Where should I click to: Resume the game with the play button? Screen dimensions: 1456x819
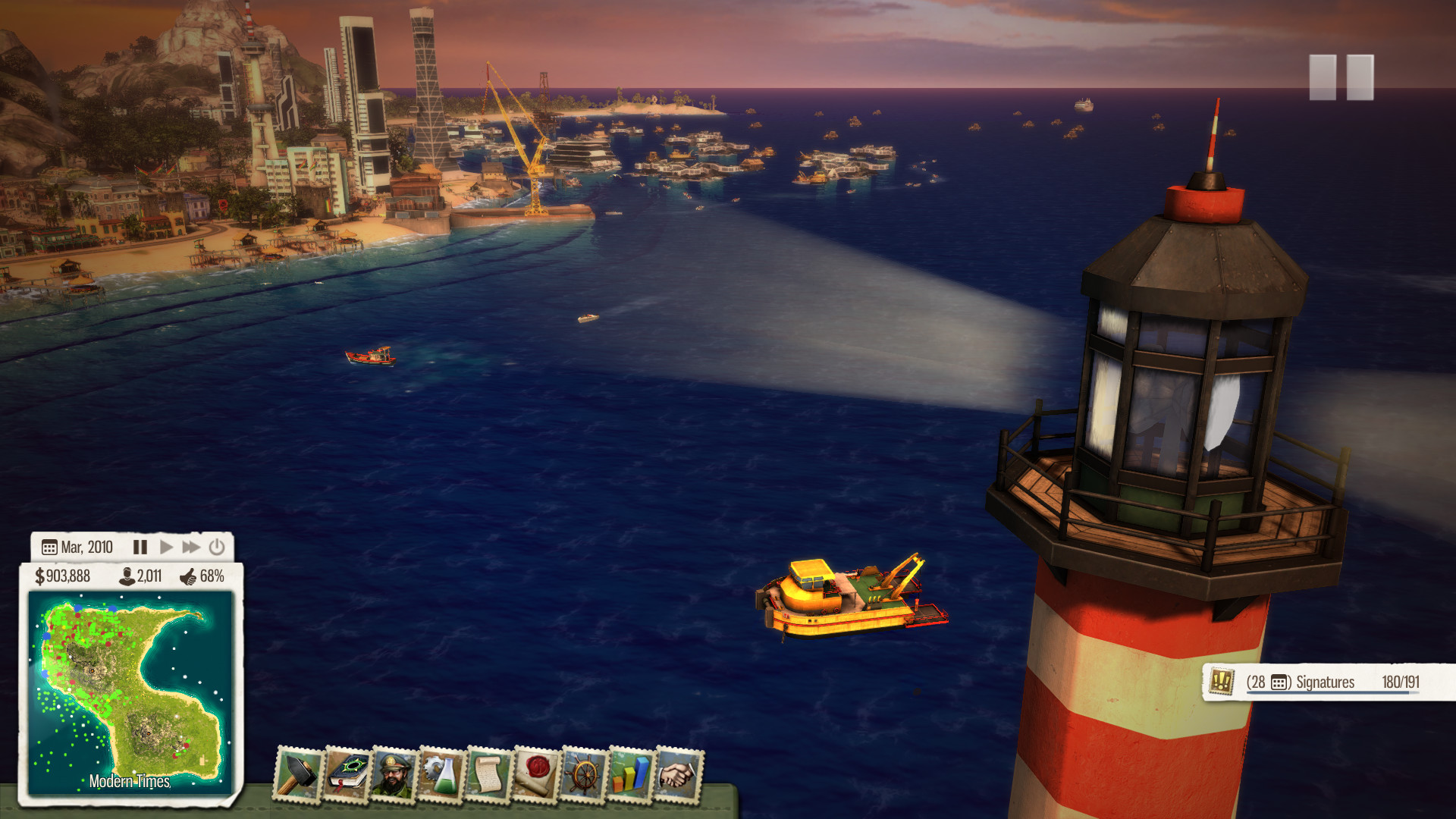[168, 547]
